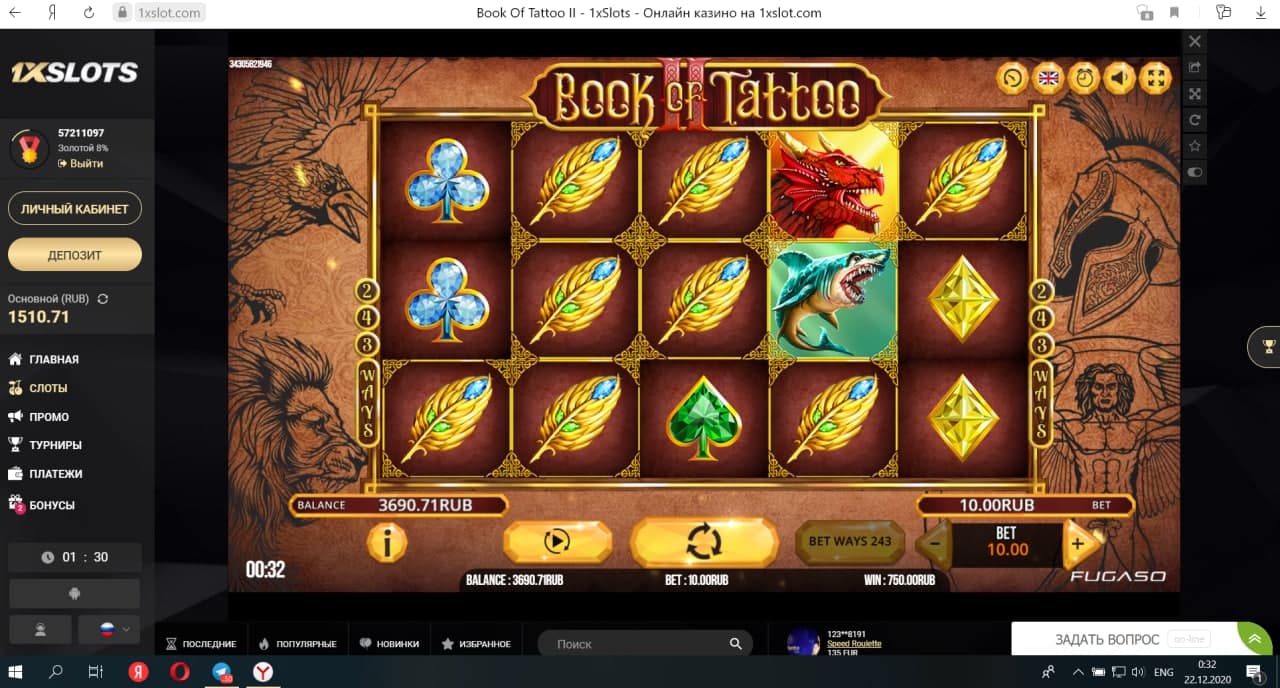Open the game history clock icon
The image size is (1280, 688).
pos(1012,77)
